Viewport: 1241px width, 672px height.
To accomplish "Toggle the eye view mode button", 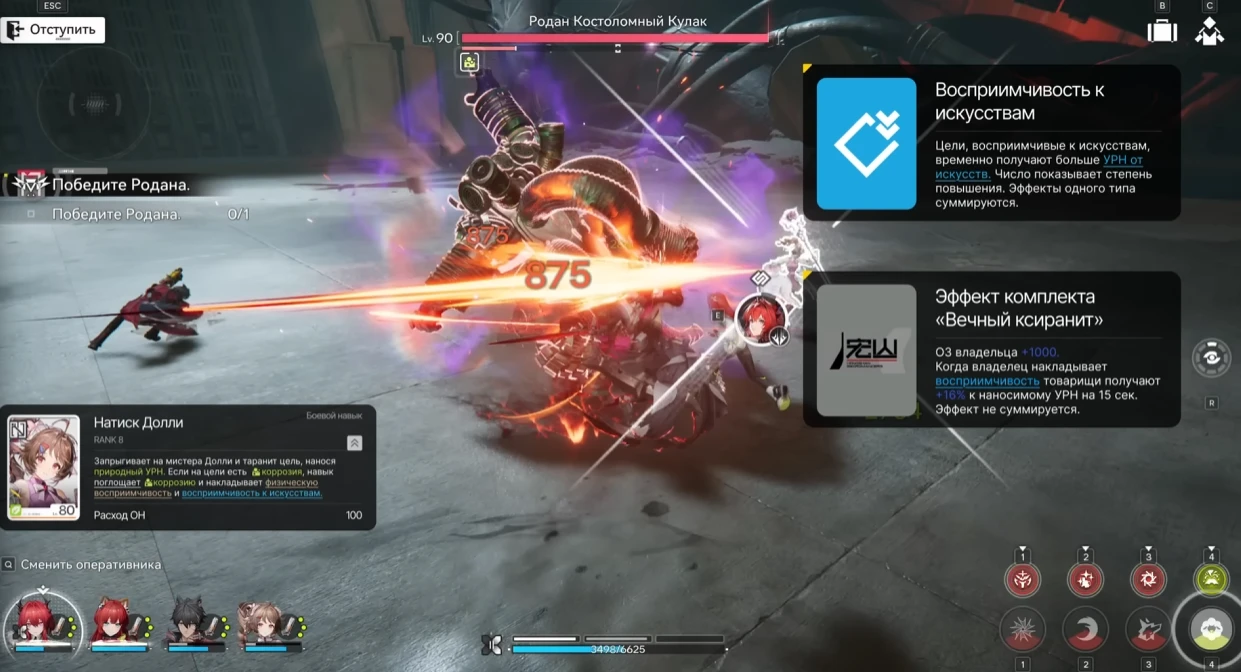I will pos(1211,357).
